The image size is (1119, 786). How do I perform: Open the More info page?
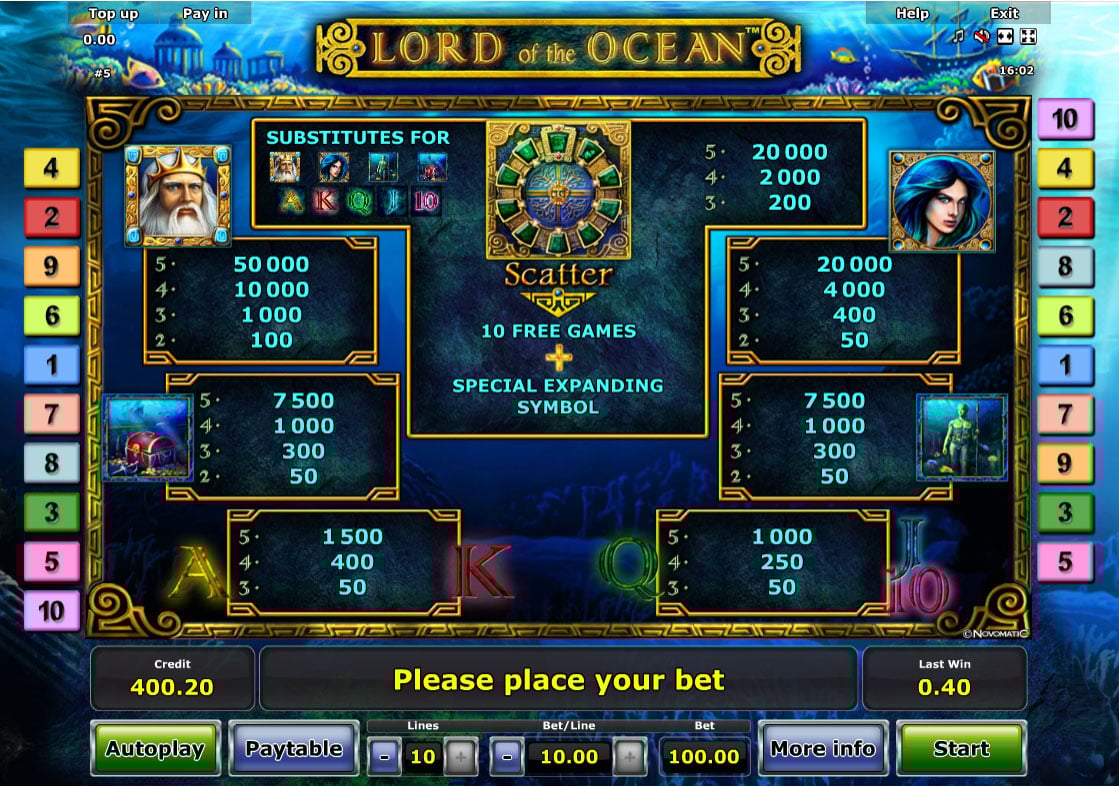point(822,748)
